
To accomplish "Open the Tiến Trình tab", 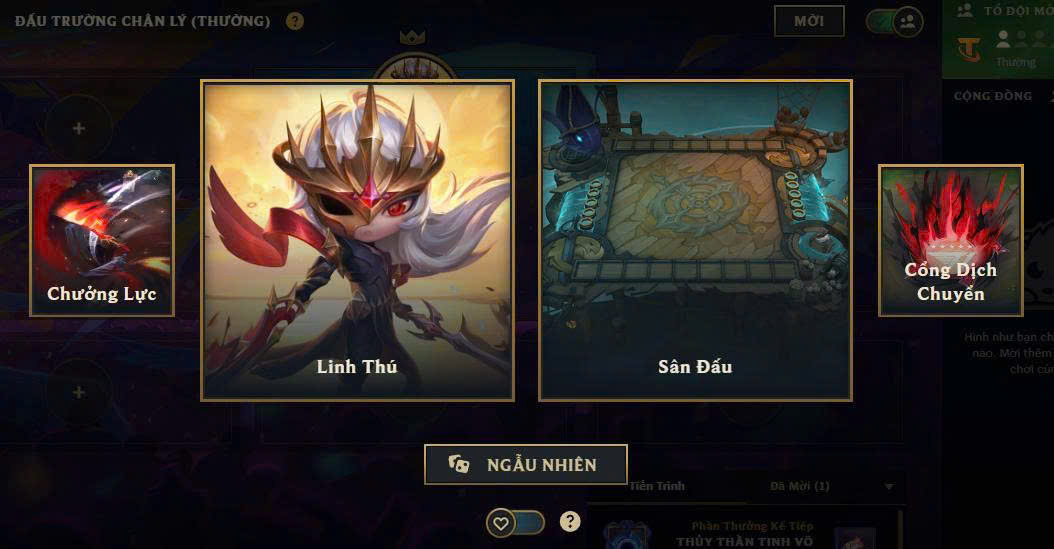I will pos(657,487).
